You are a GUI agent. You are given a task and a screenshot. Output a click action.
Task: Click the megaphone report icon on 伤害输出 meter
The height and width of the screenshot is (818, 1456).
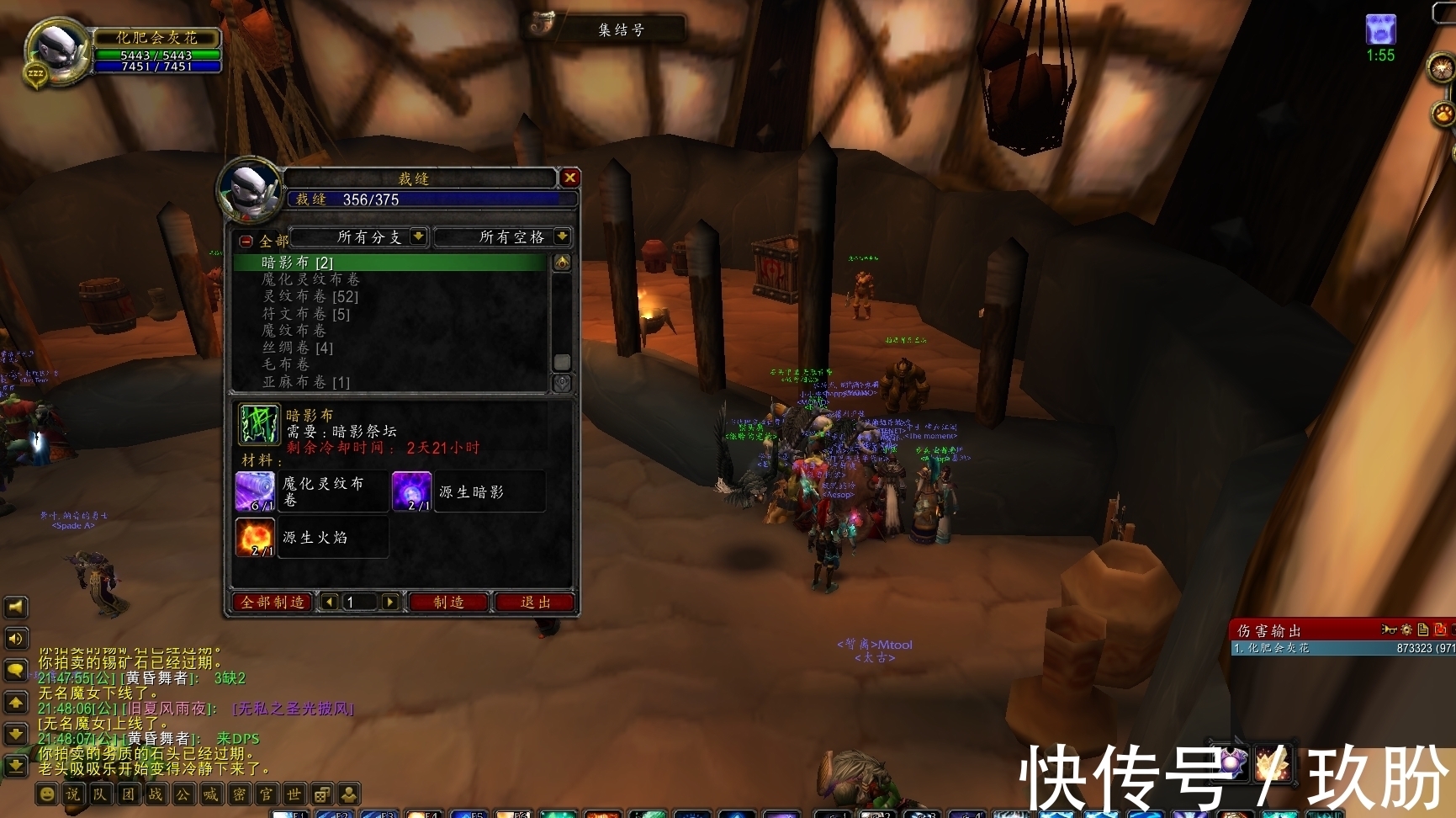(1390, 629)
